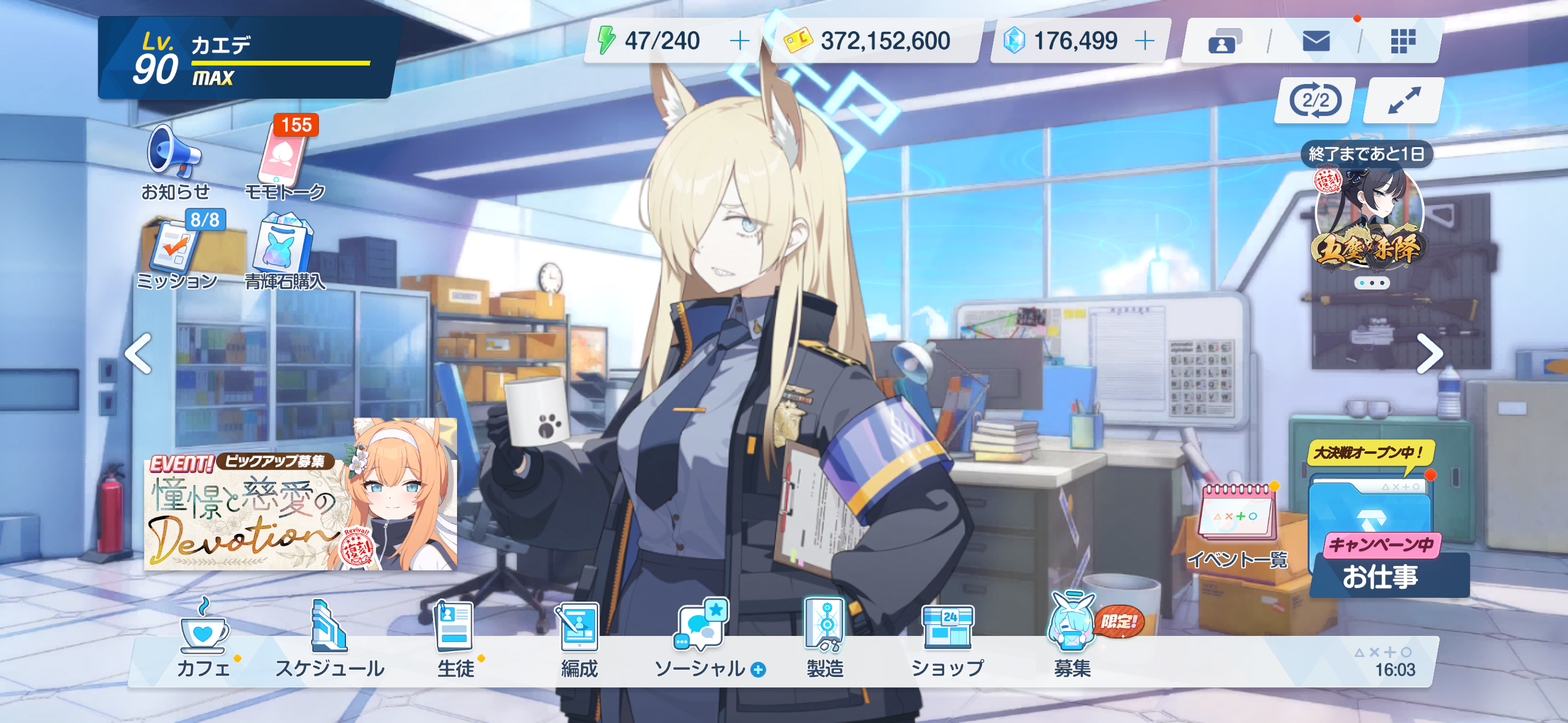Open the mailbox envelope icon
This screenshot has height=723, width=1568.
point(1316,42)
